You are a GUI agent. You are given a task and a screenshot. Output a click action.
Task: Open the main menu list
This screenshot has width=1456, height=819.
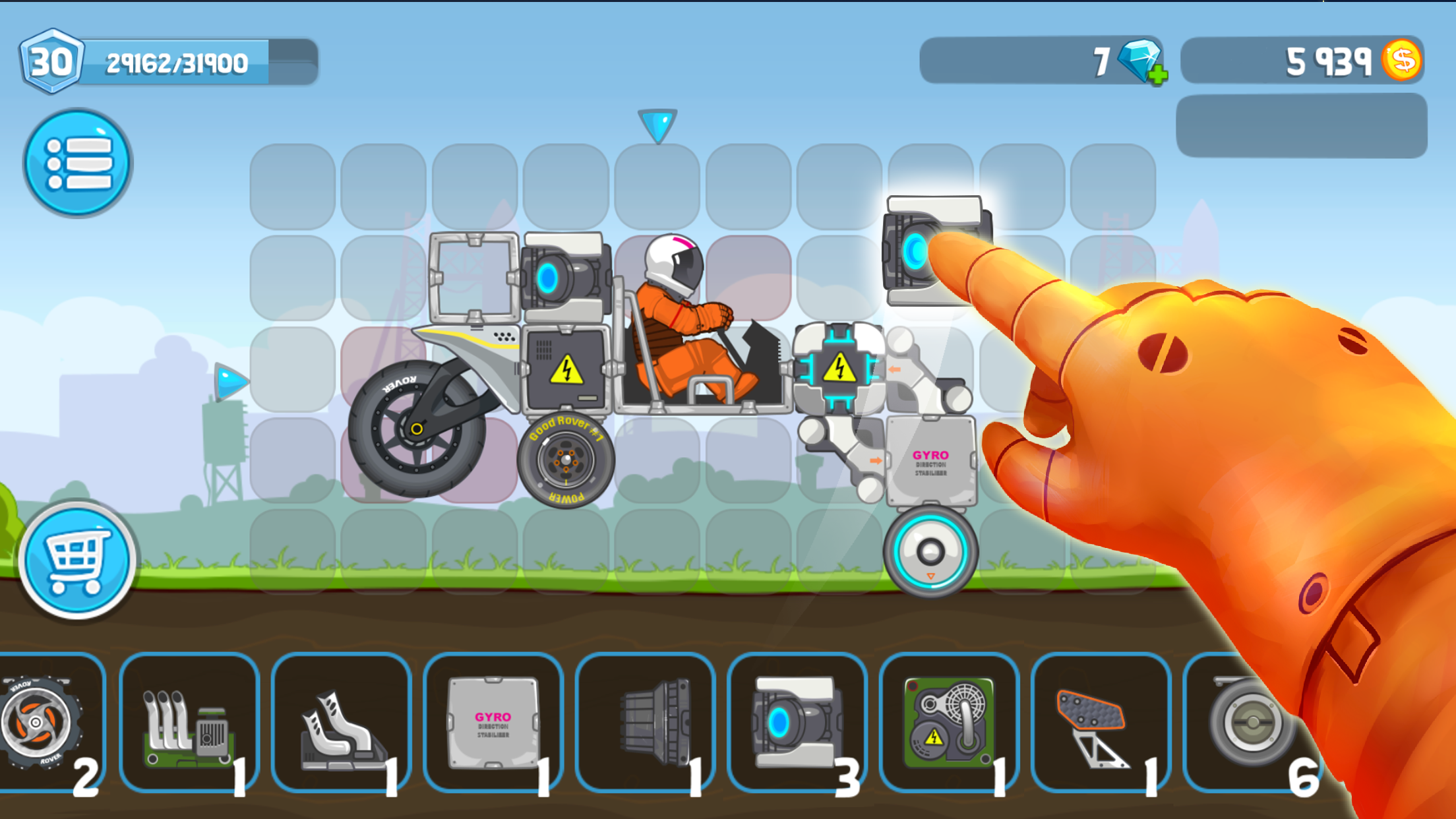77,164
